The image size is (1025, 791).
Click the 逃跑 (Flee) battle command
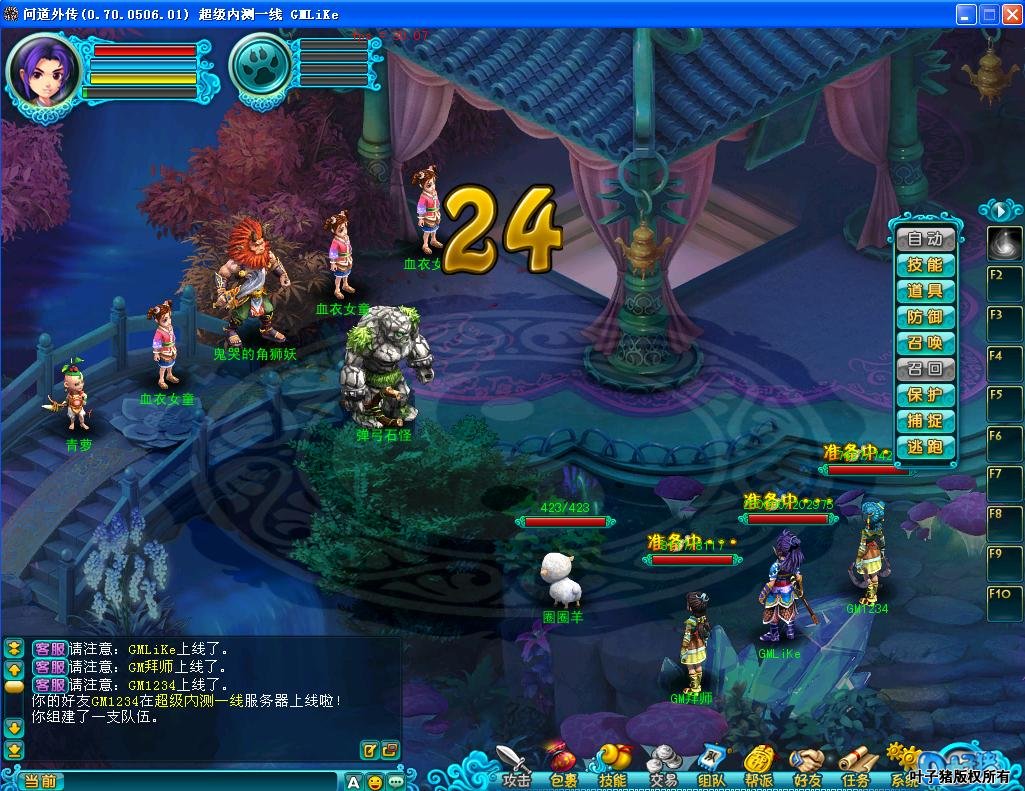tap(925, 447)
